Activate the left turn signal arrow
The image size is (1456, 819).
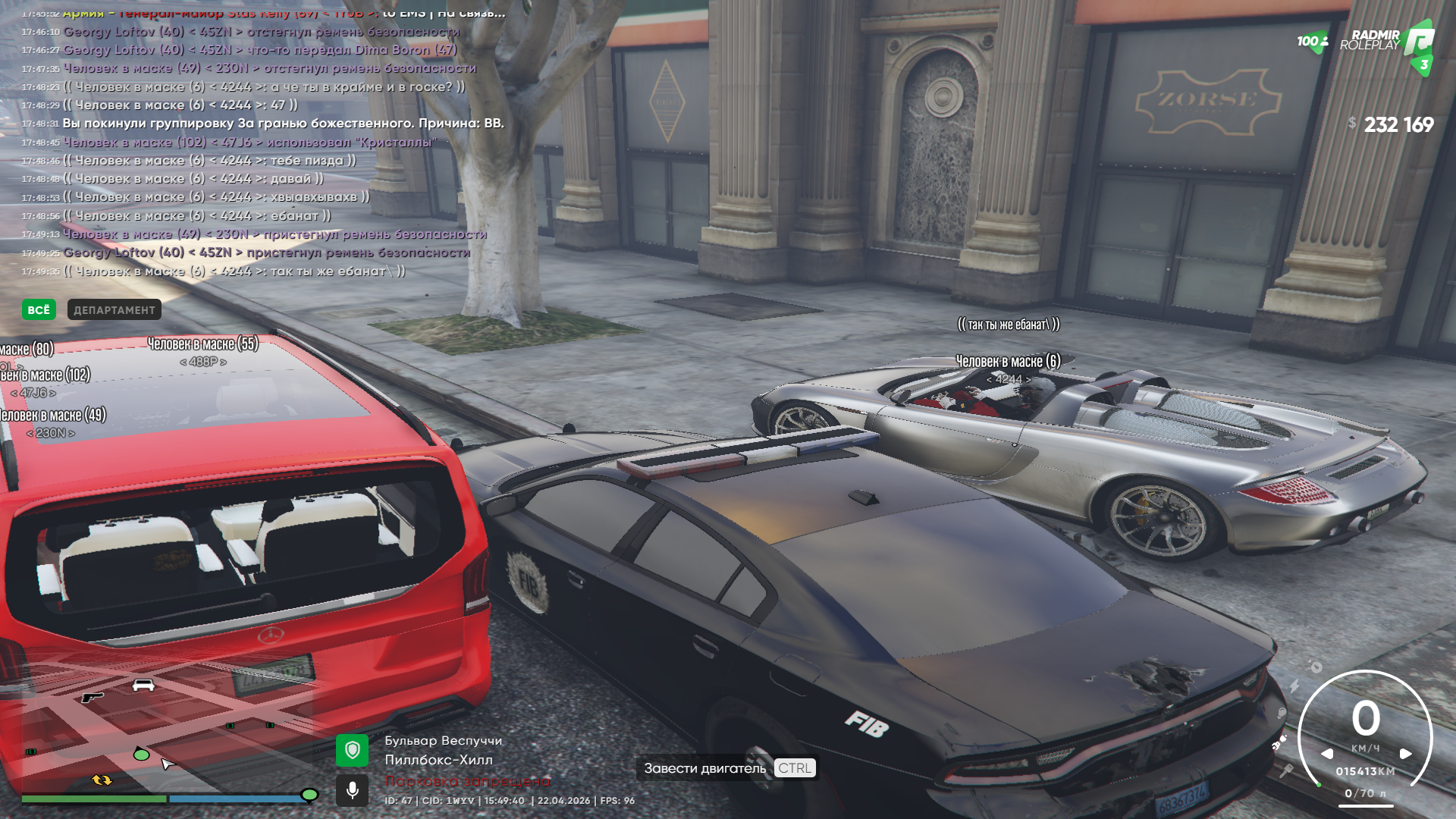[1327, 754]
